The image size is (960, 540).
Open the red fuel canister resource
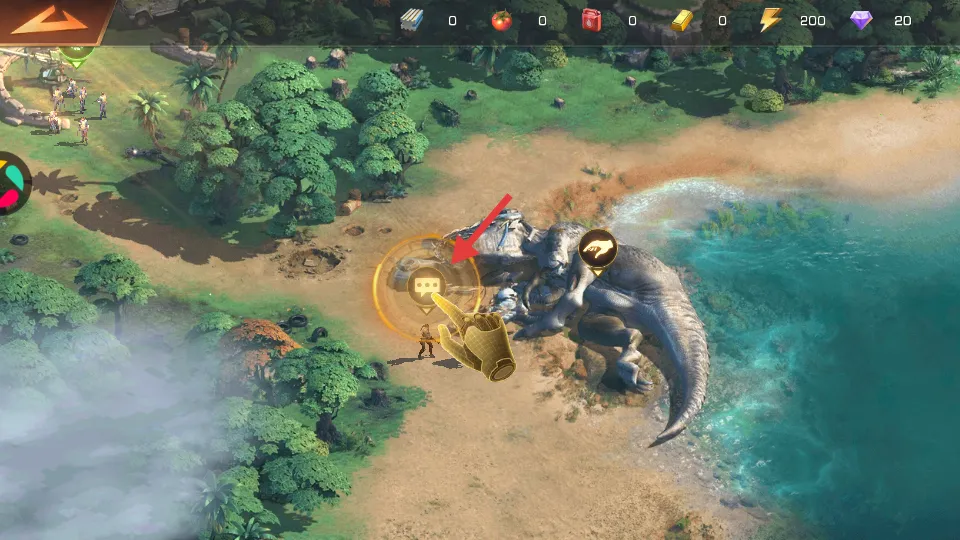[593, 20]
